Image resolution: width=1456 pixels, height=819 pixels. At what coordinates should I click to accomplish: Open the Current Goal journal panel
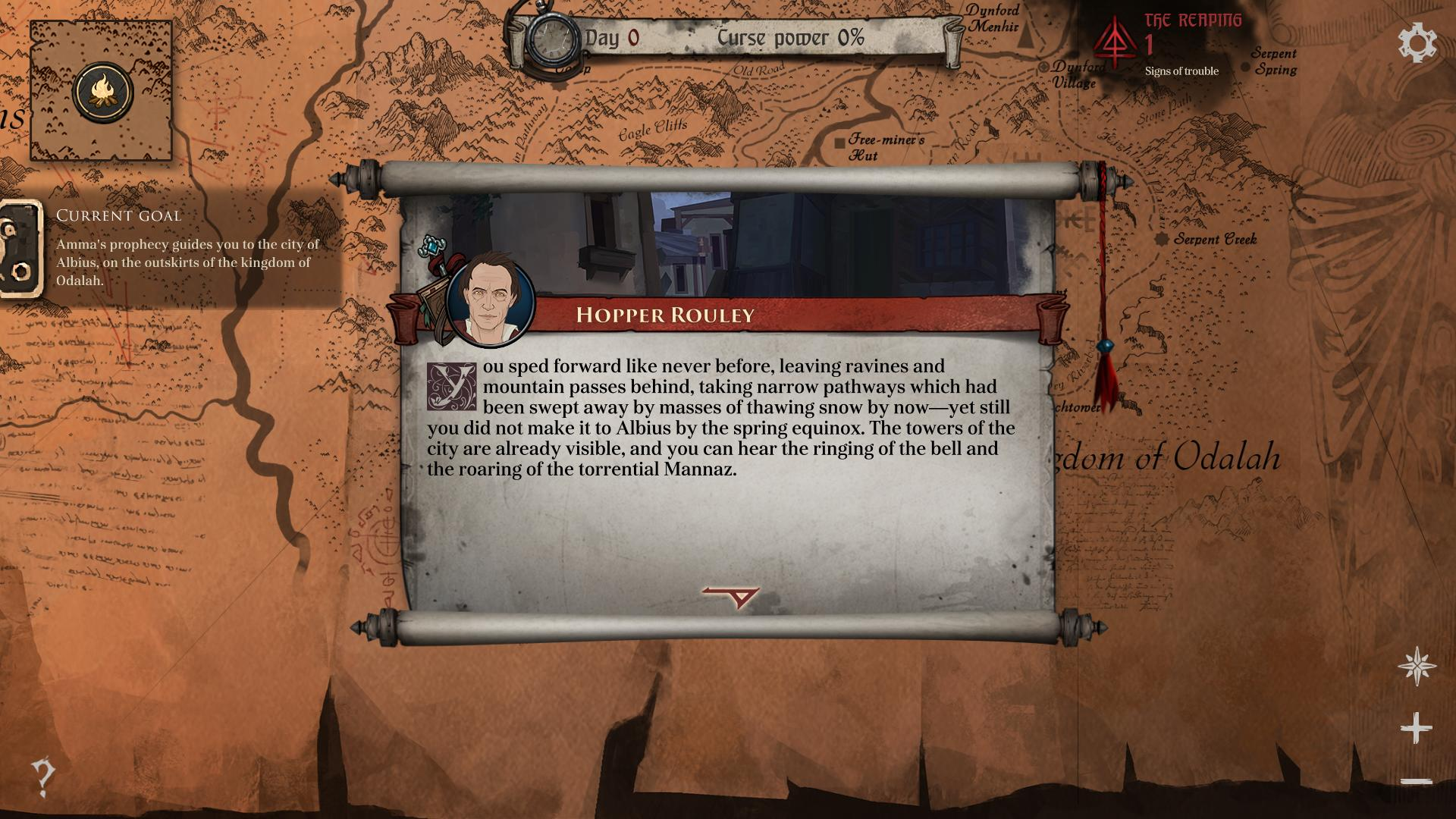[21, 249]
